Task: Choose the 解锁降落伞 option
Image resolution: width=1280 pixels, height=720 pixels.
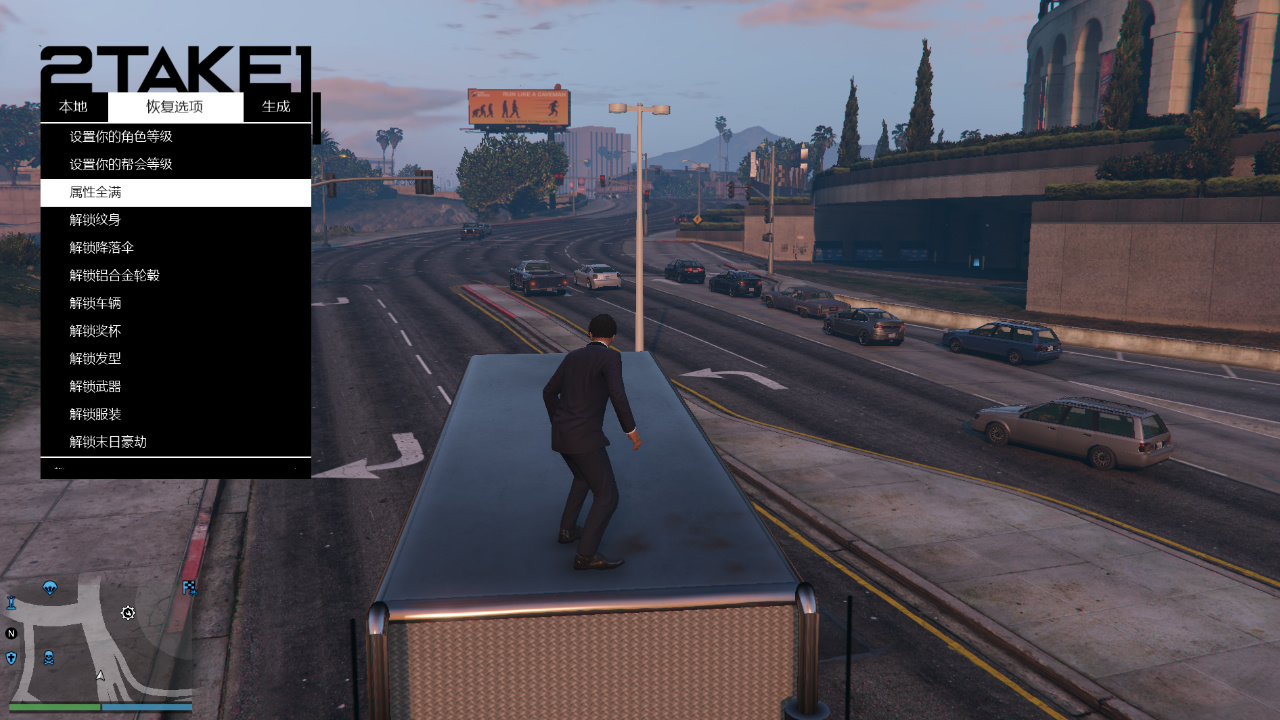Action: click(102, 248)
